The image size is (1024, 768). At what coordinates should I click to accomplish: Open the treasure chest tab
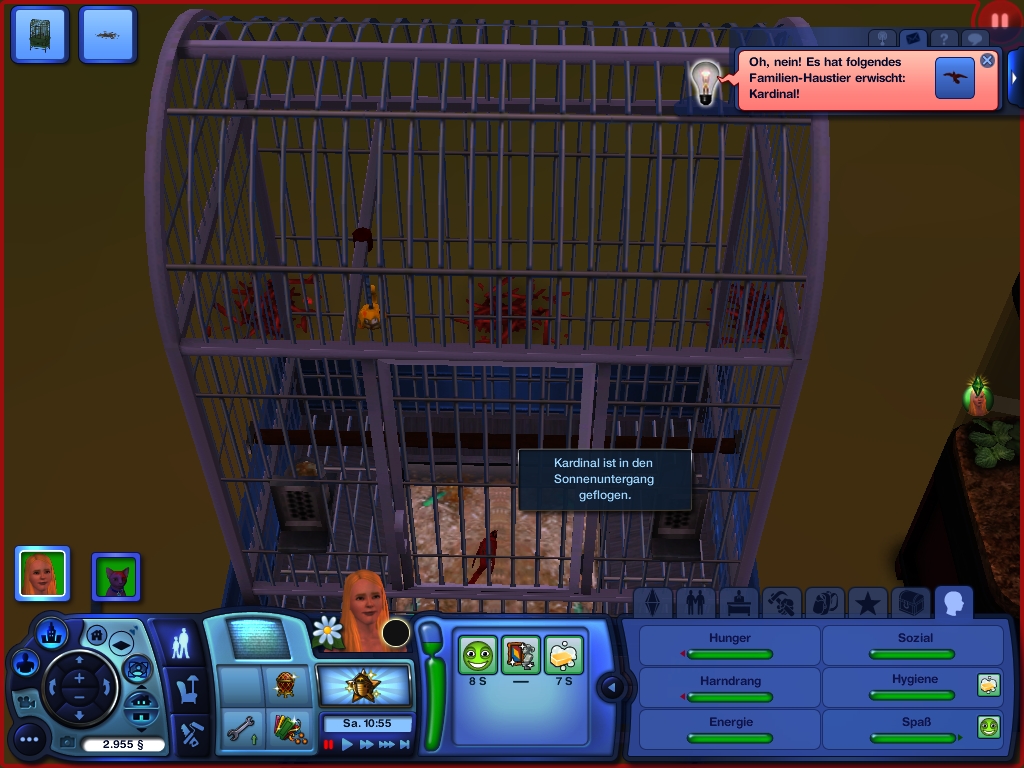[911, 602]
